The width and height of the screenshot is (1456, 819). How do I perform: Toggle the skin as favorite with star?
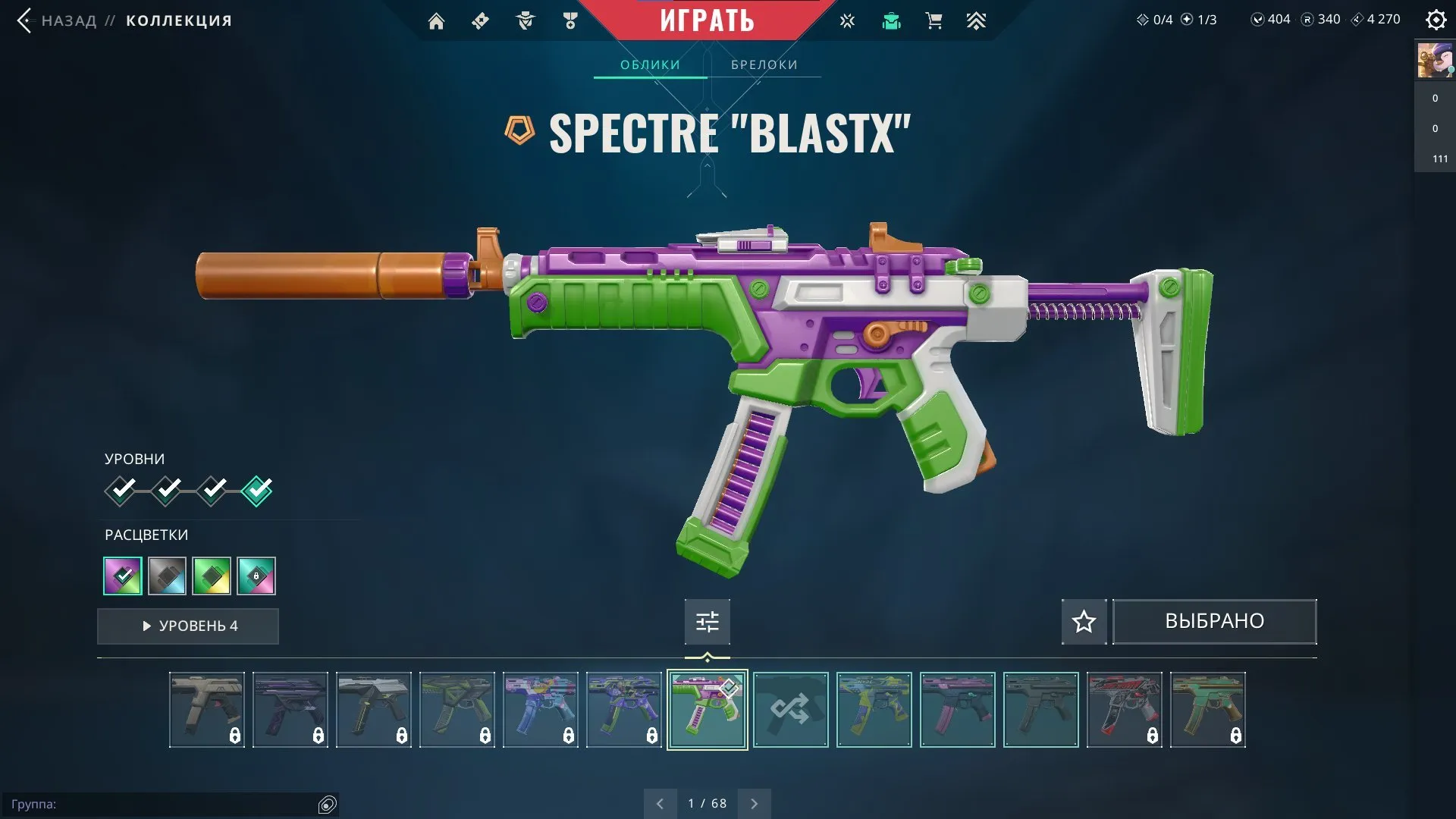point(1083,621)
